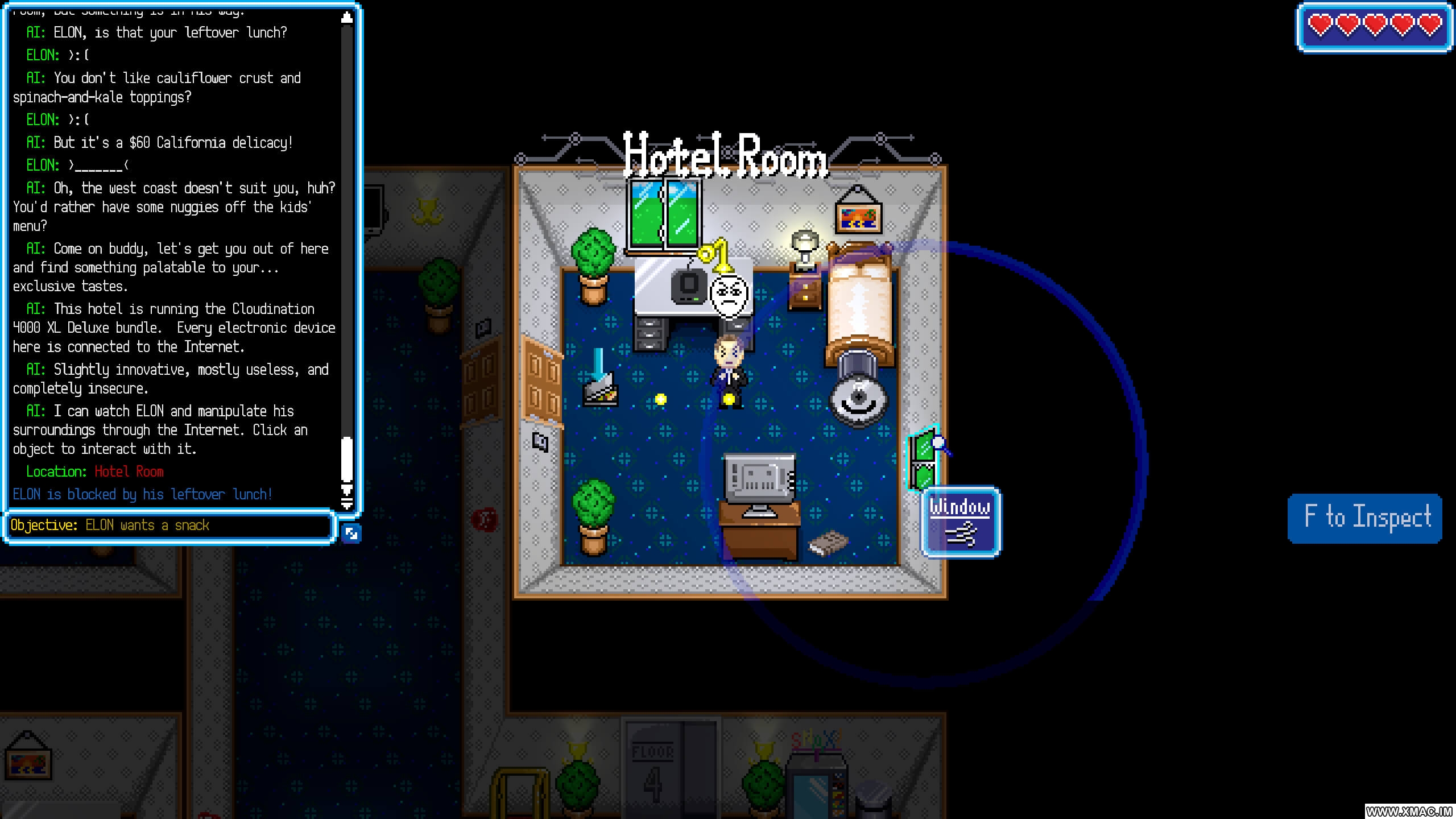Open the objective tracker bar

point(169,526)
